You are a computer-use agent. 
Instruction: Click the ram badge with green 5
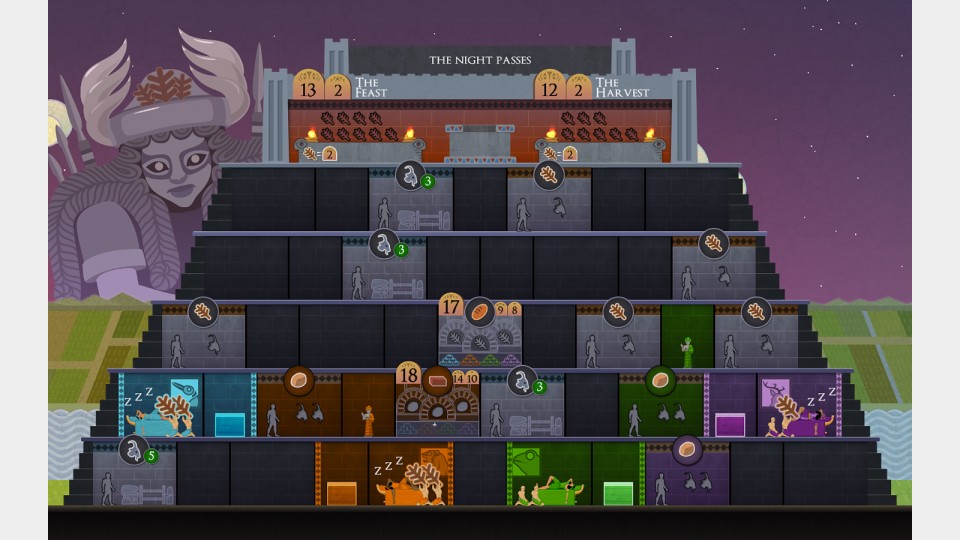[134, 450]
